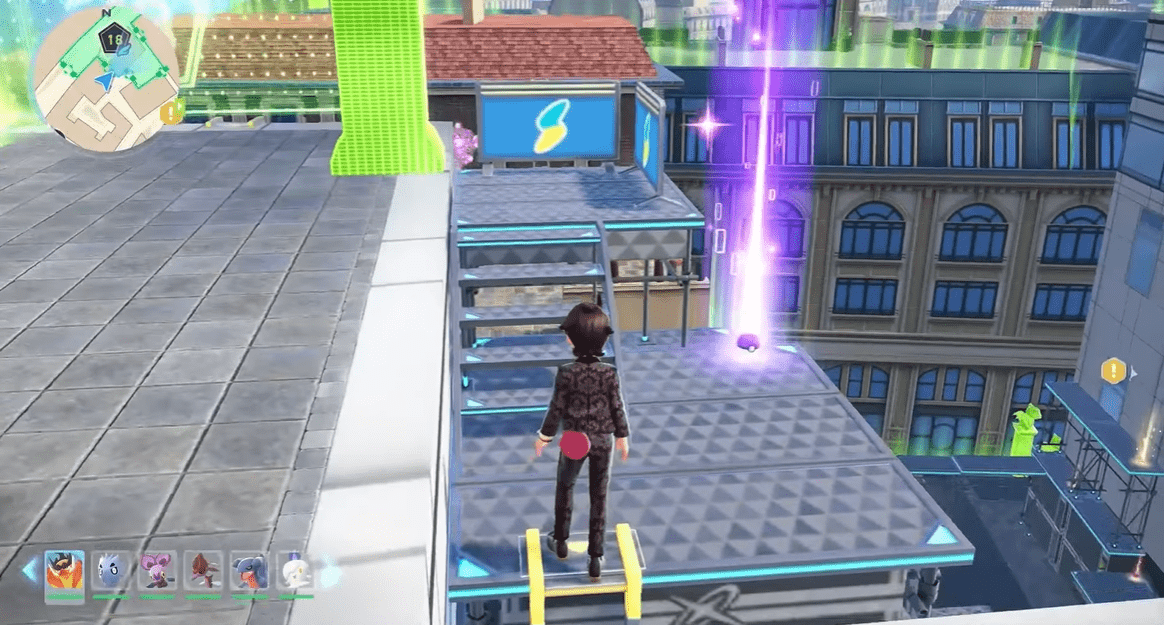The image size is (1164, 625).
Task: Select the yellow quest marker near scaffolding
Action: click(1113, 372)
